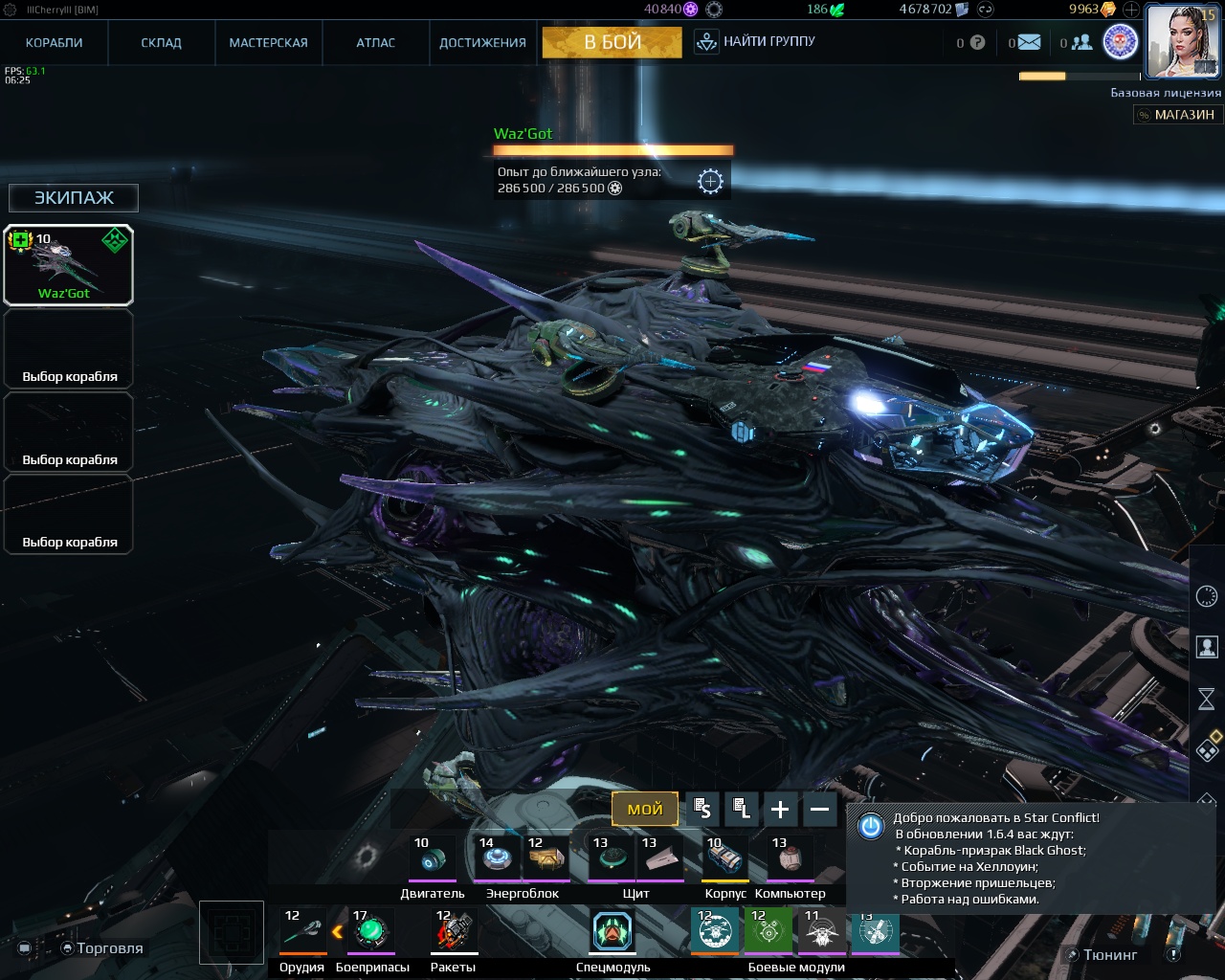Select the Двигатель engine module slot
This screenshot has height=980, width=1225.
(433, 858)
